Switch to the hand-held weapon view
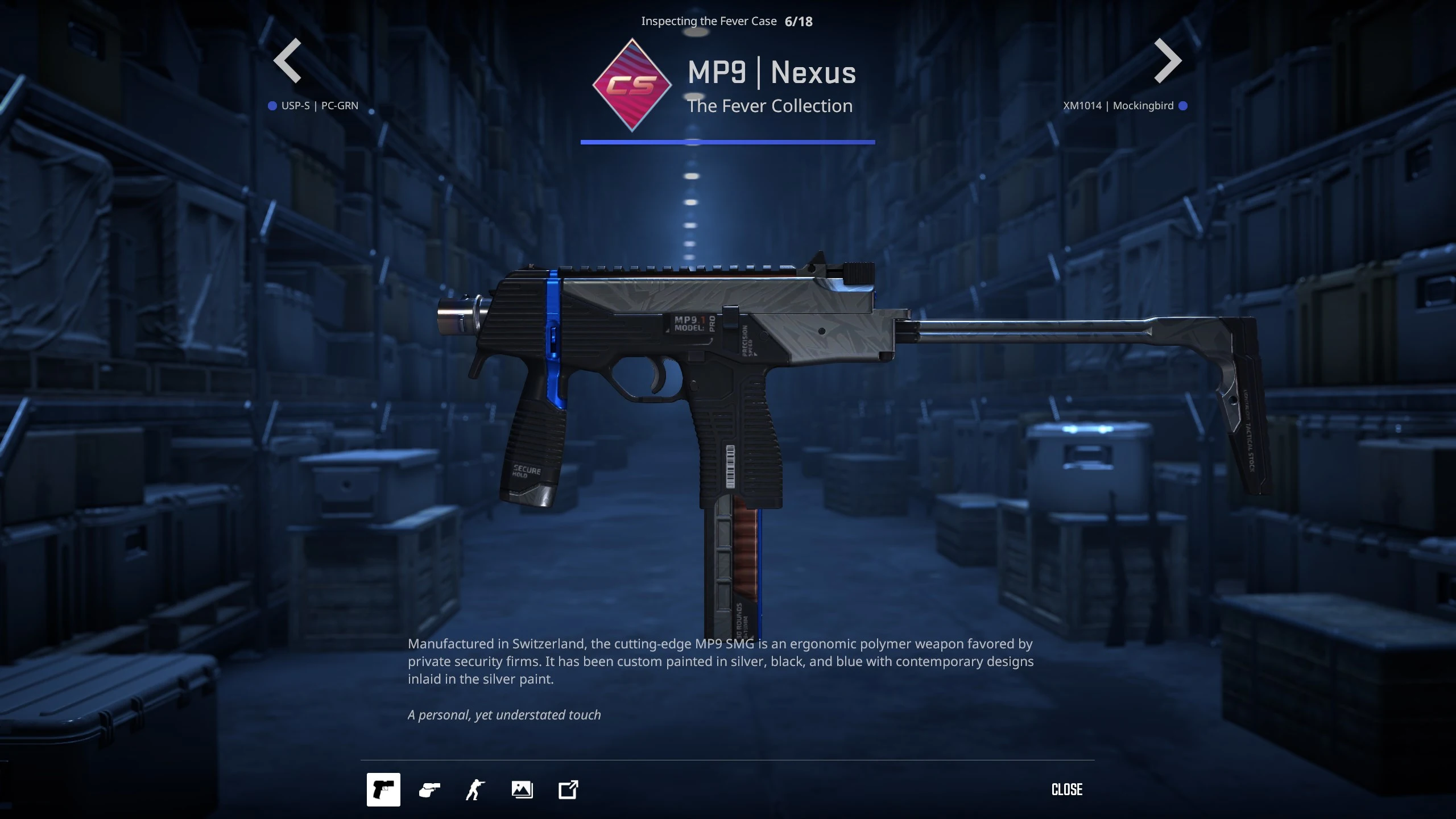 429,789
